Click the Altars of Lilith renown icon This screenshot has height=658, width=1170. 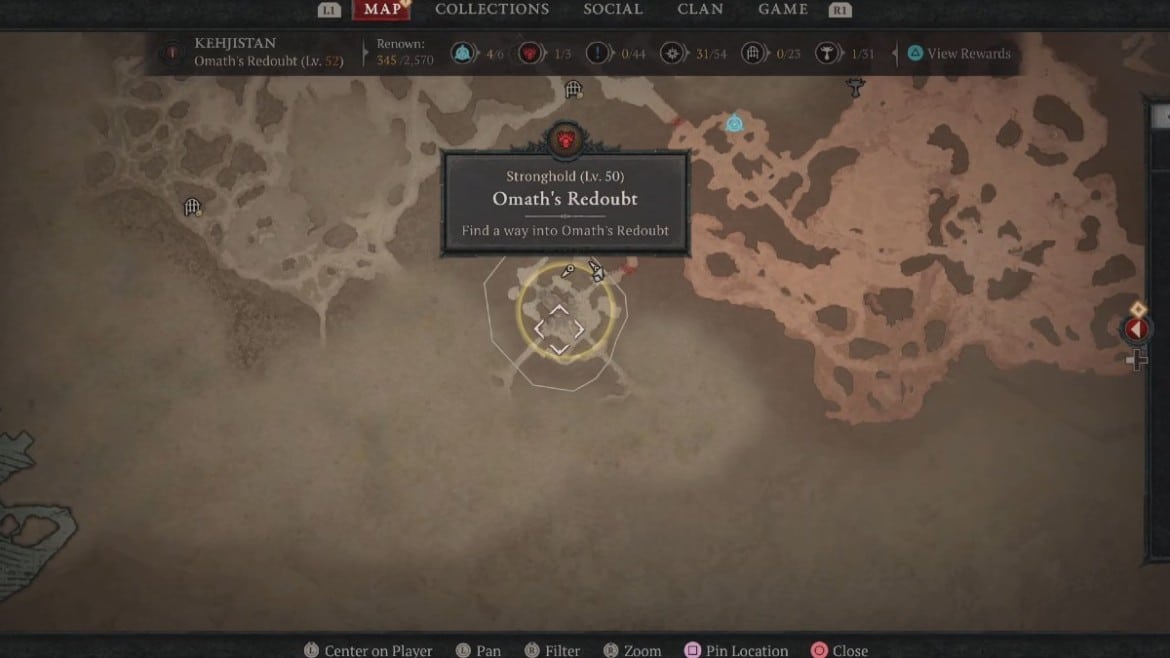(x=825, y=54)
